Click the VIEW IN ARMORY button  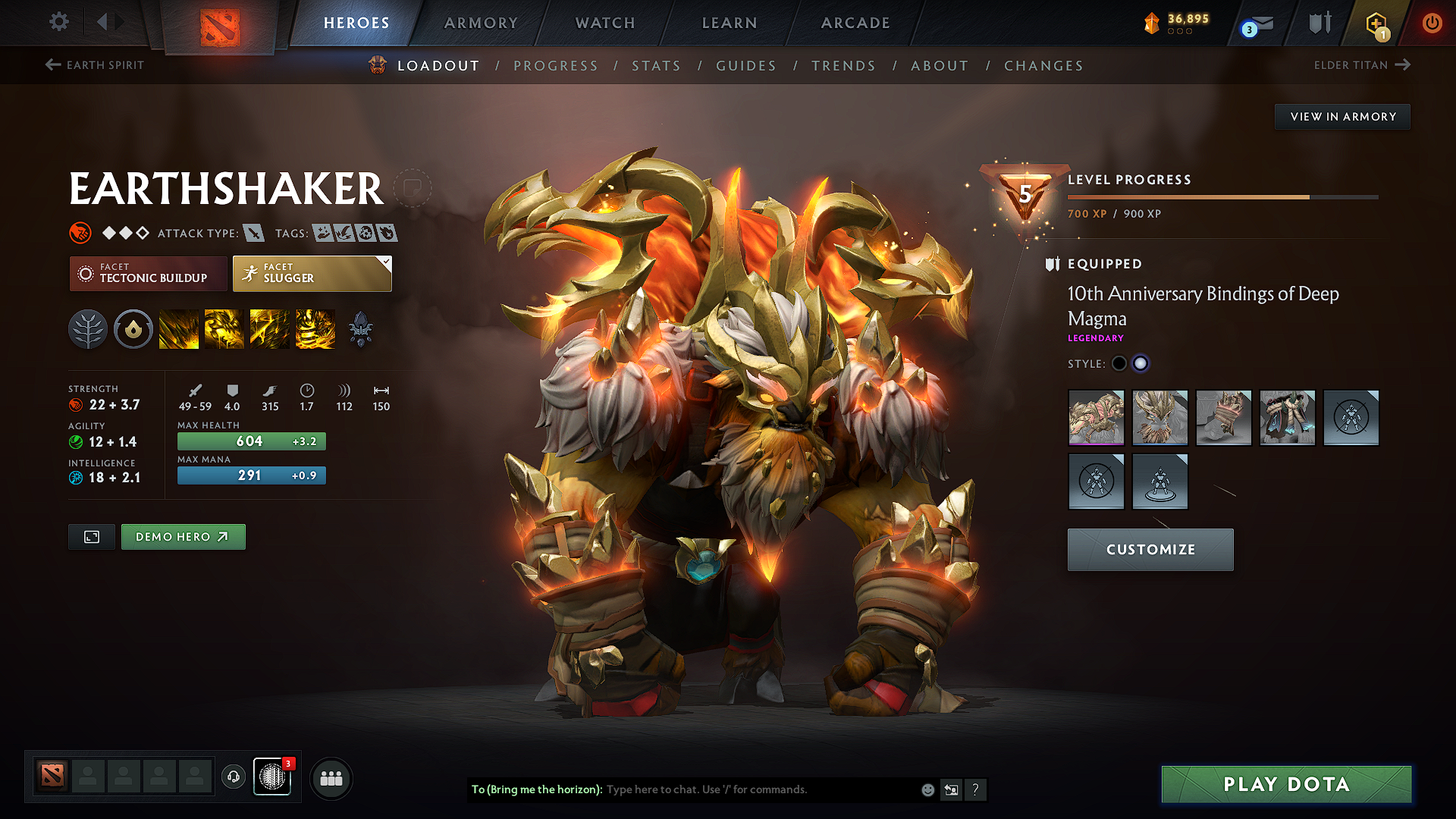(x=1341, y=116)
